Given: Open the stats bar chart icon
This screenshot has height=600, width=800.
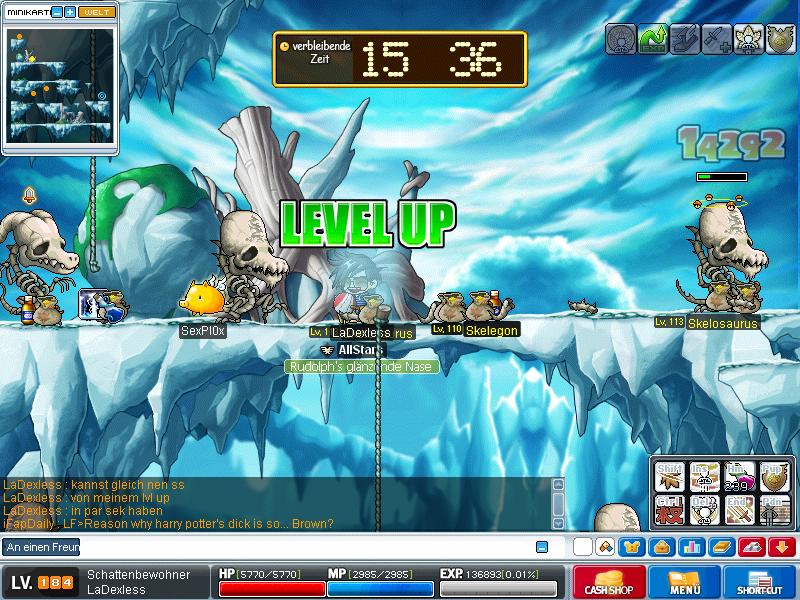Looking at the screenshot, I should [x=692, y=547].
